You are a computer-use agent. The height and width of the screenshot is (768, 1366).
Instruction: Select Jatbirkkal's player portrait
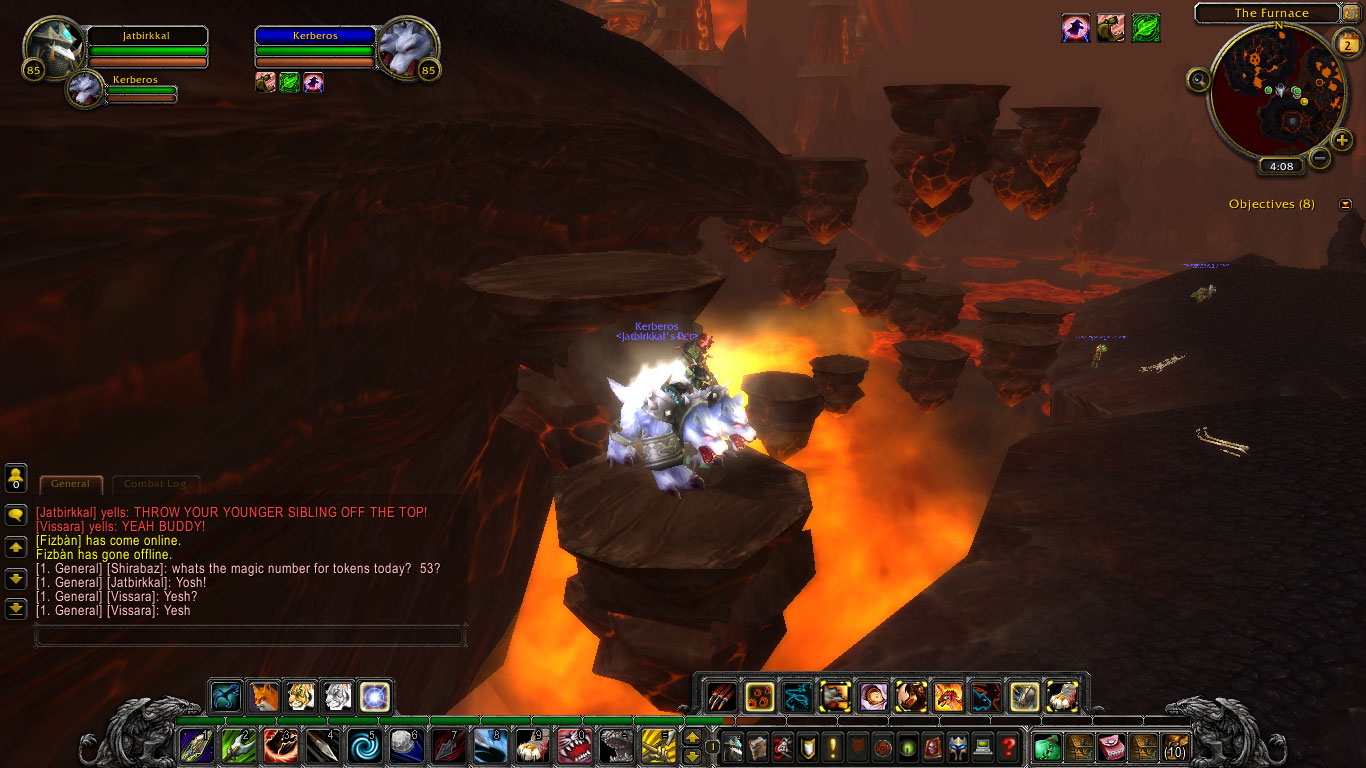coord(55,47)
